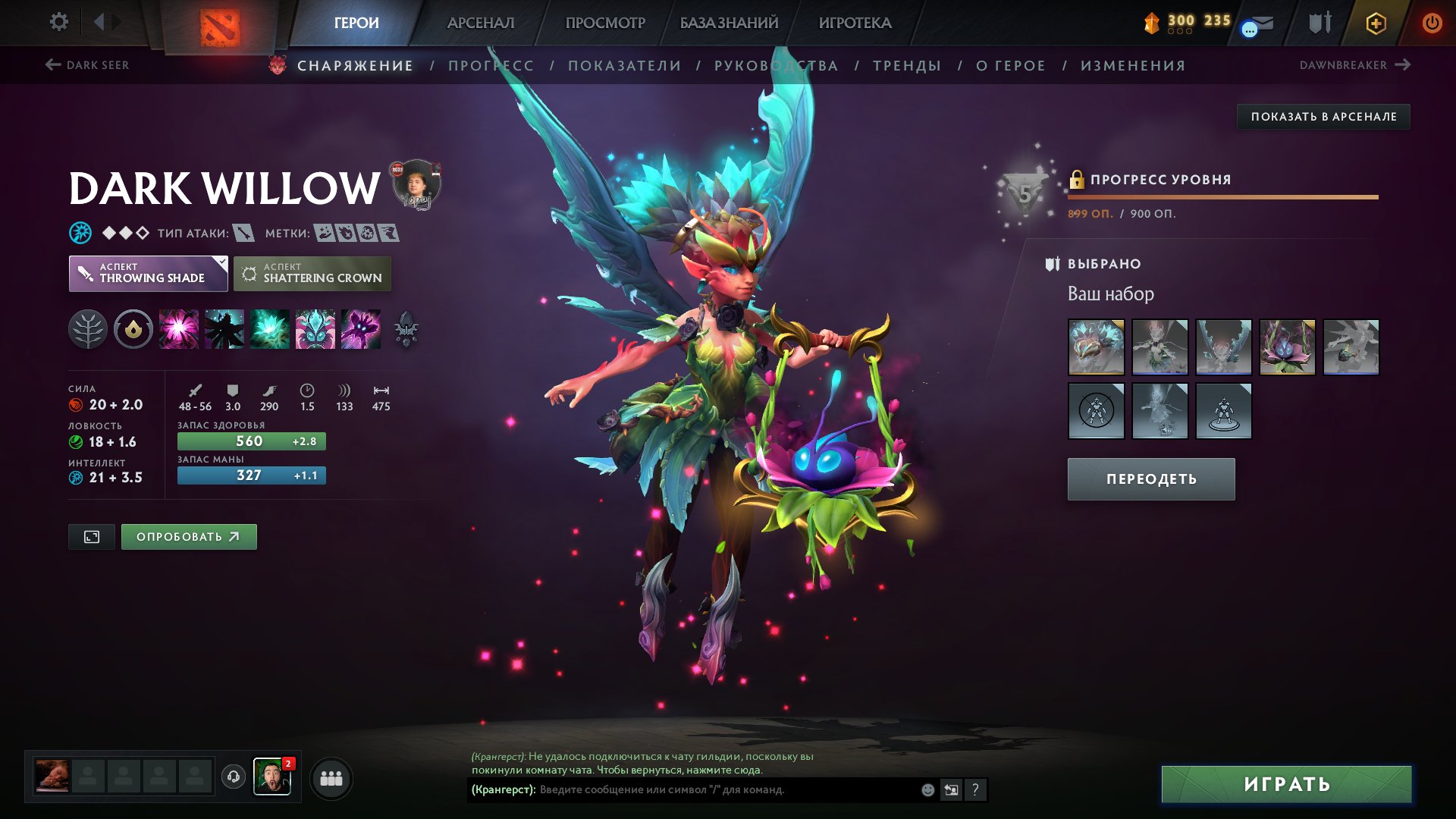
Task: Select the first cosmetic thumbnail in Ваш набор
Action: click(x=1097, y=347)
